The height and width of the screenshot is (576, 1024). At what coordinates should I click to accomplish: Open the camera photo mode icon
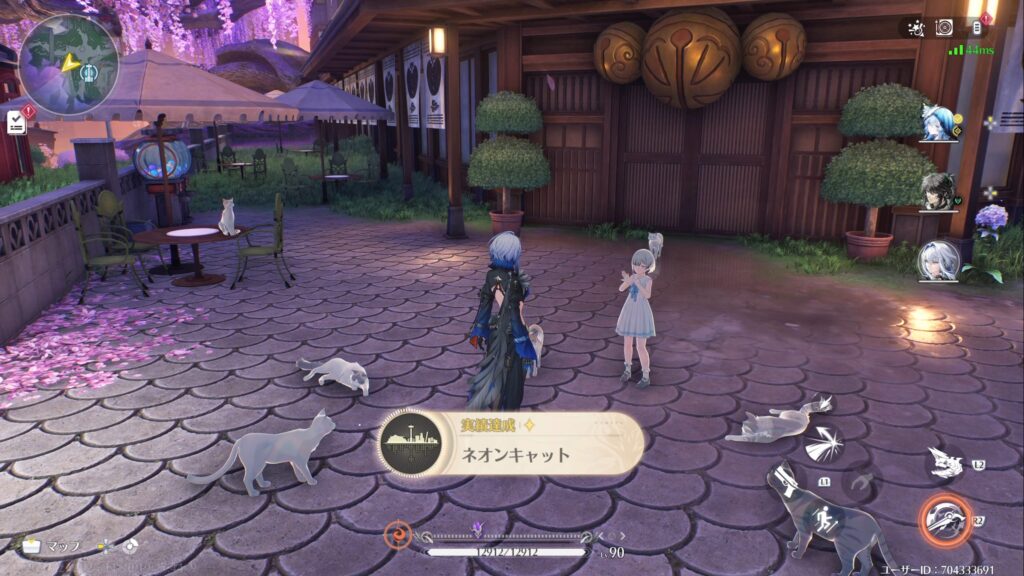coord(944,28)
